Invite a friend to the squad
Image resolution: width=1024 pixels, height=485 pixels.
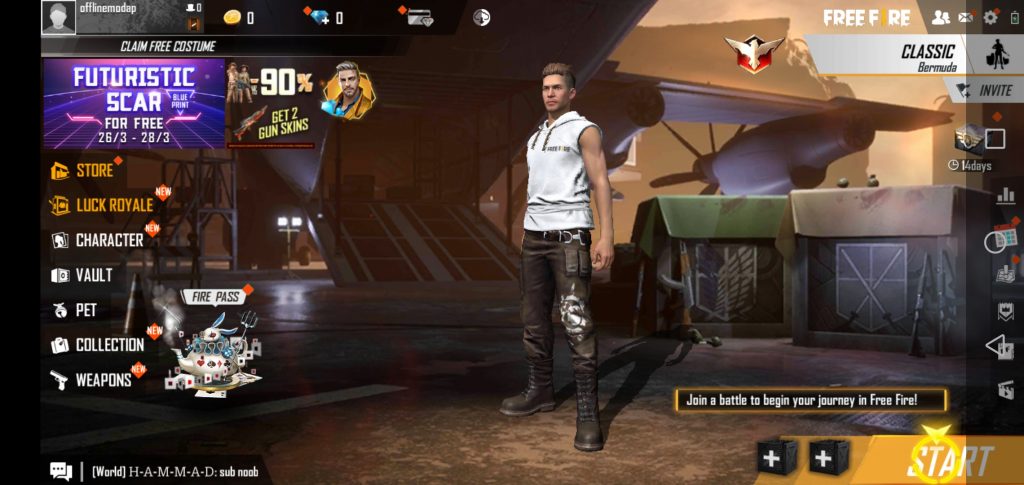click(986, 90)
